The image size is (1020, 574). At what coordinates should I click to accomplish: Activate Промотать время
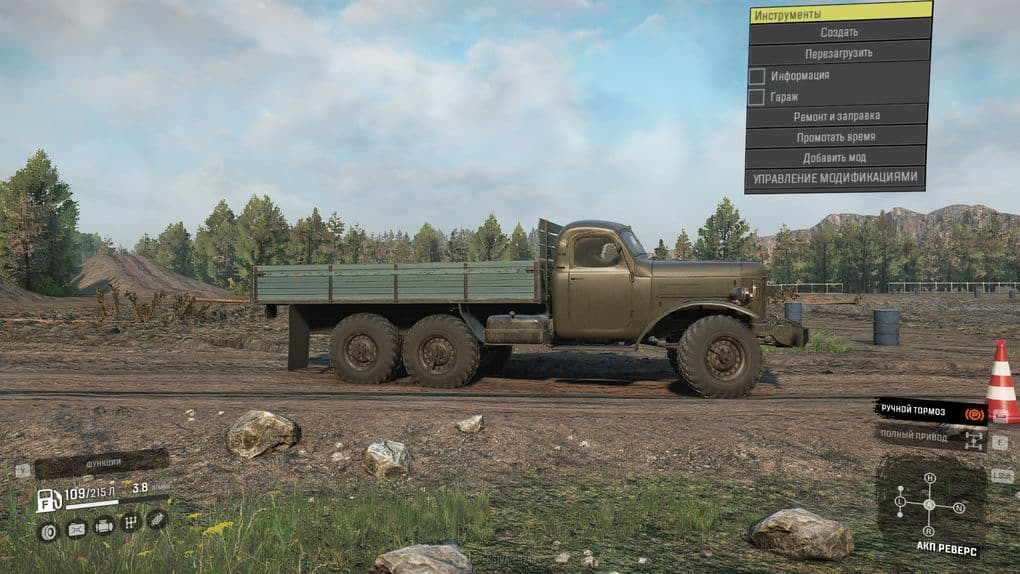tap(836, 137)
